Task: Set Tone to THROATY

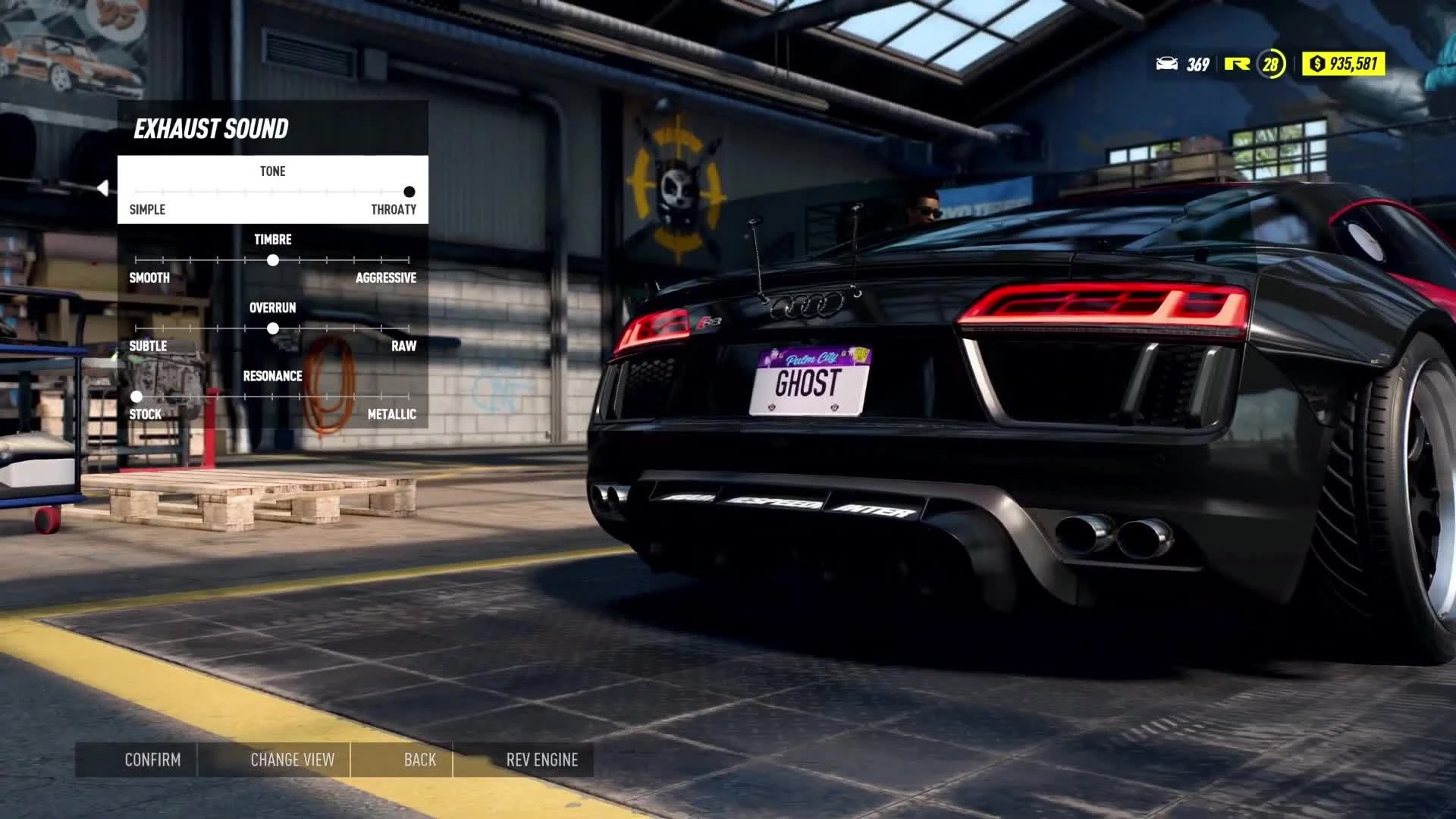Action: (x=394, y=210)
